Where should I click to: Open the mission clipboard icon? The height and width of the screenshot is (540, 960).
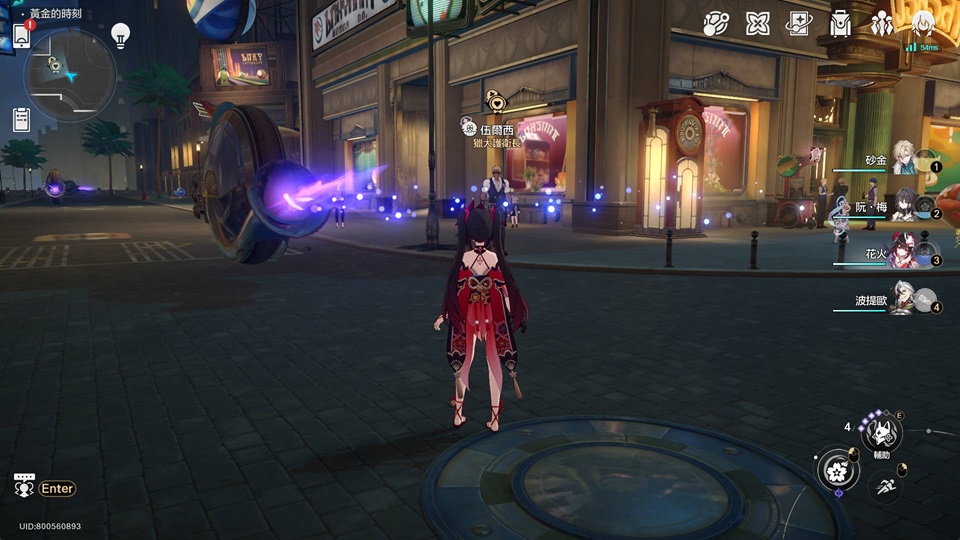pyautogui.click(x=21, y=120)
